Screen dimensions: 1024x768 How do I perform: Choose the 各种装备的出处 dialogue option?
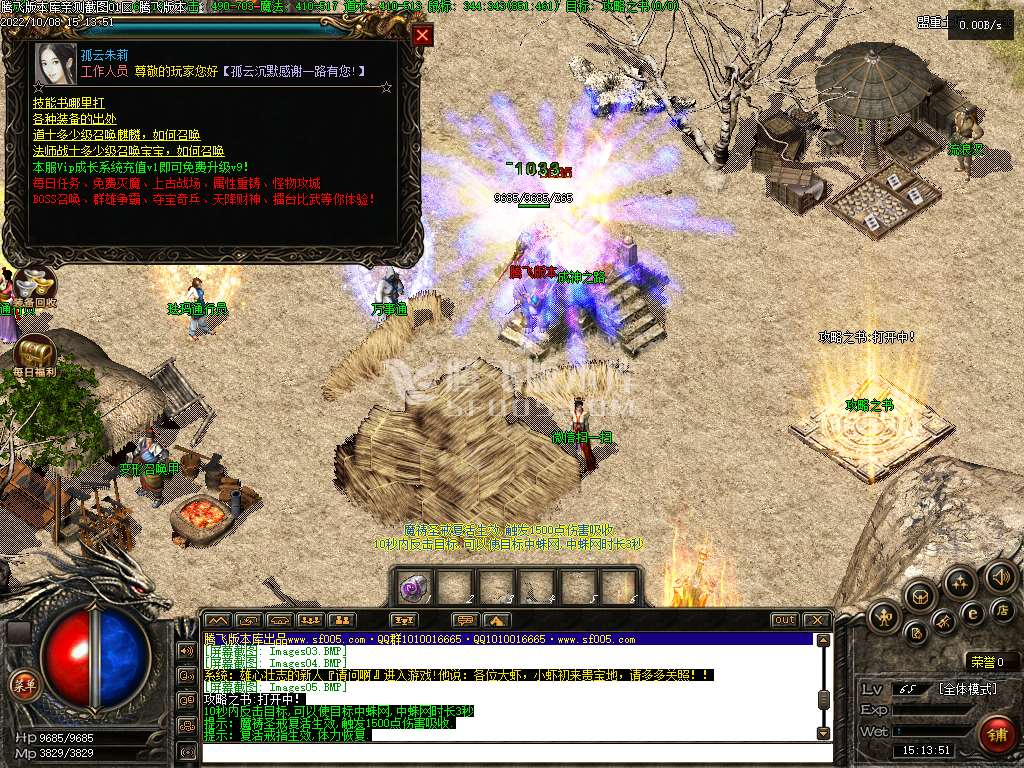click(x=75, y=119)
